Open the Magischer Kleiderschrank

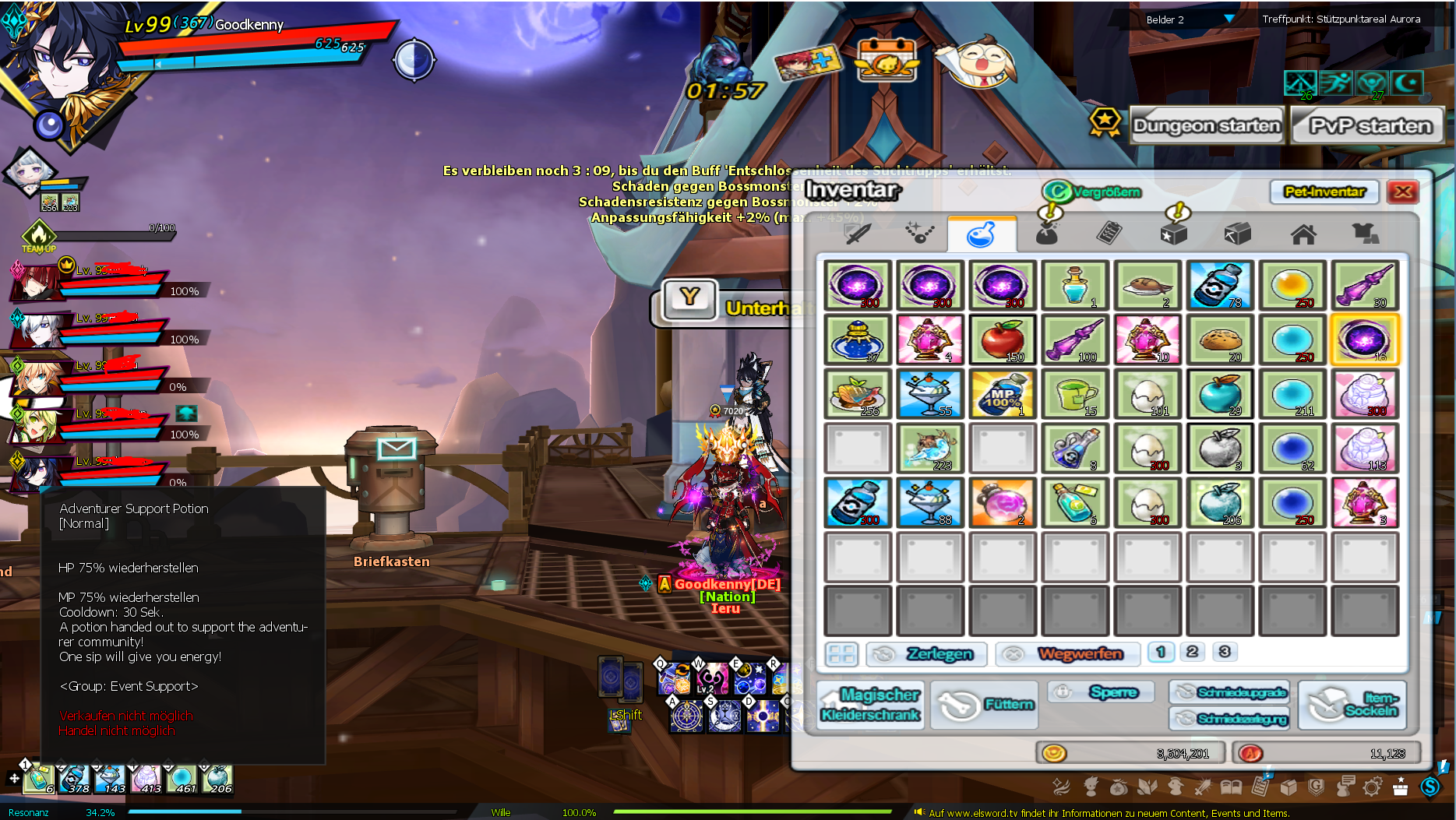(870, 705)
